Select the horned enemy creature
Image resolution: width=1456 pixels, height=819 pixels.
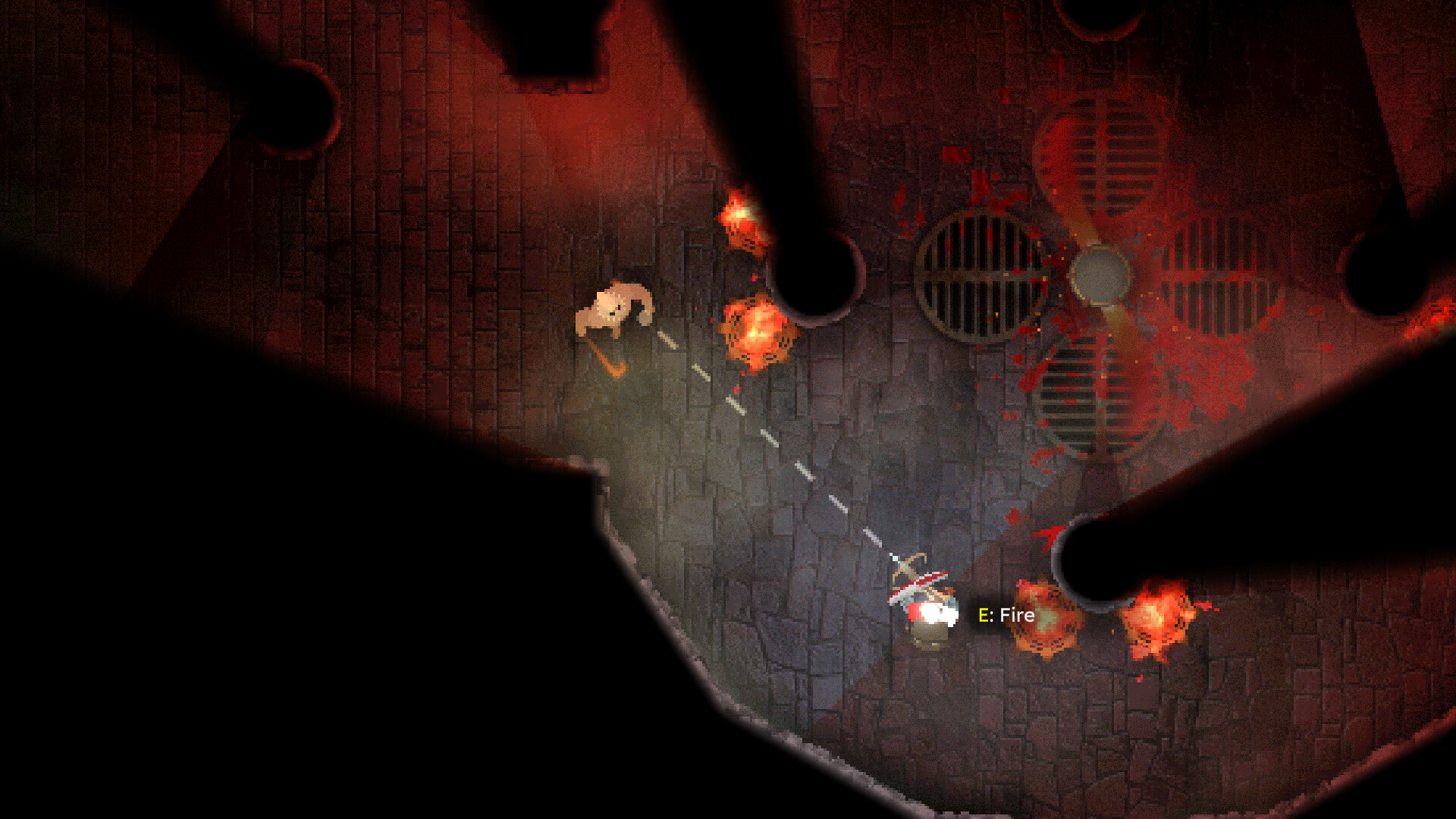(614, 311)
